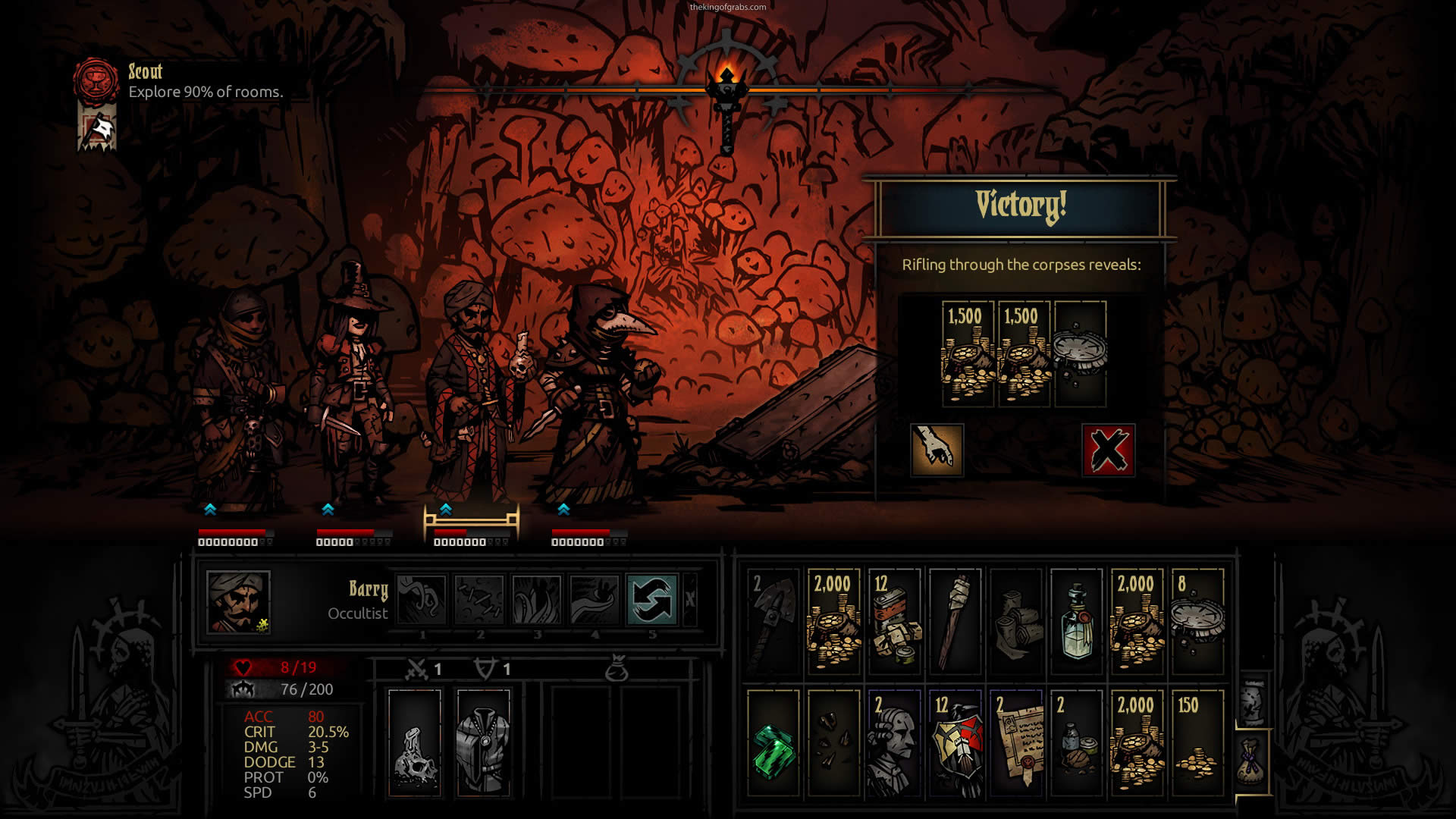Select the skull candle trinket slot
1456x819 pixels.
click(x=414, y=743)
